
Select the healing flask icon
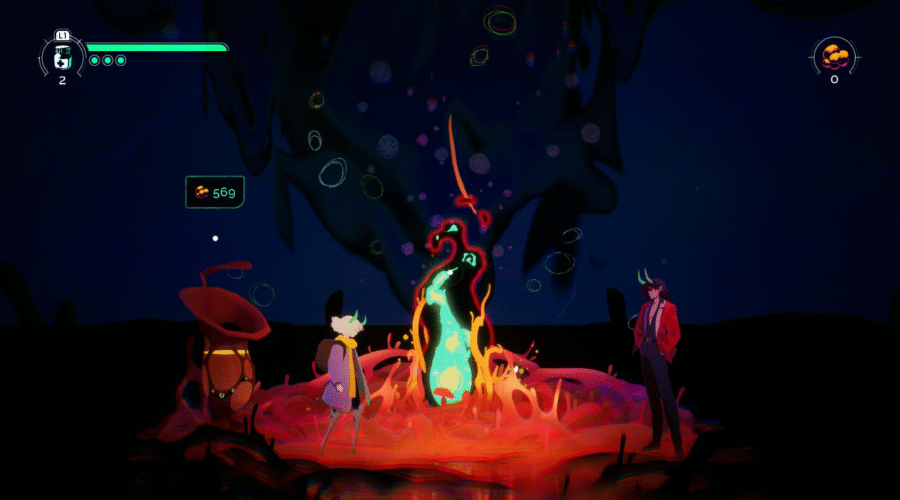click(x=62, y=56)
